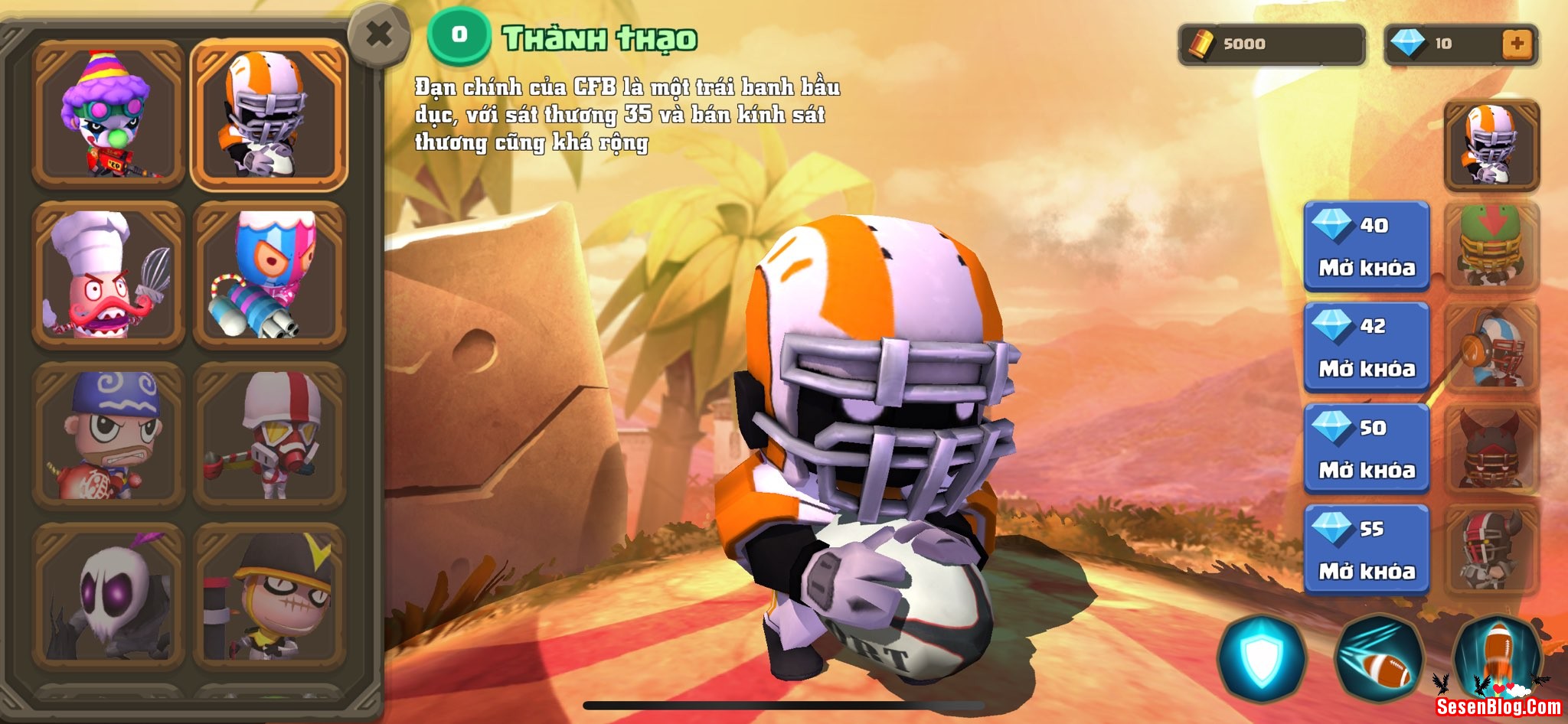Pick the skull-faced reaper character

pyautogui.click(x=108, y=596)
